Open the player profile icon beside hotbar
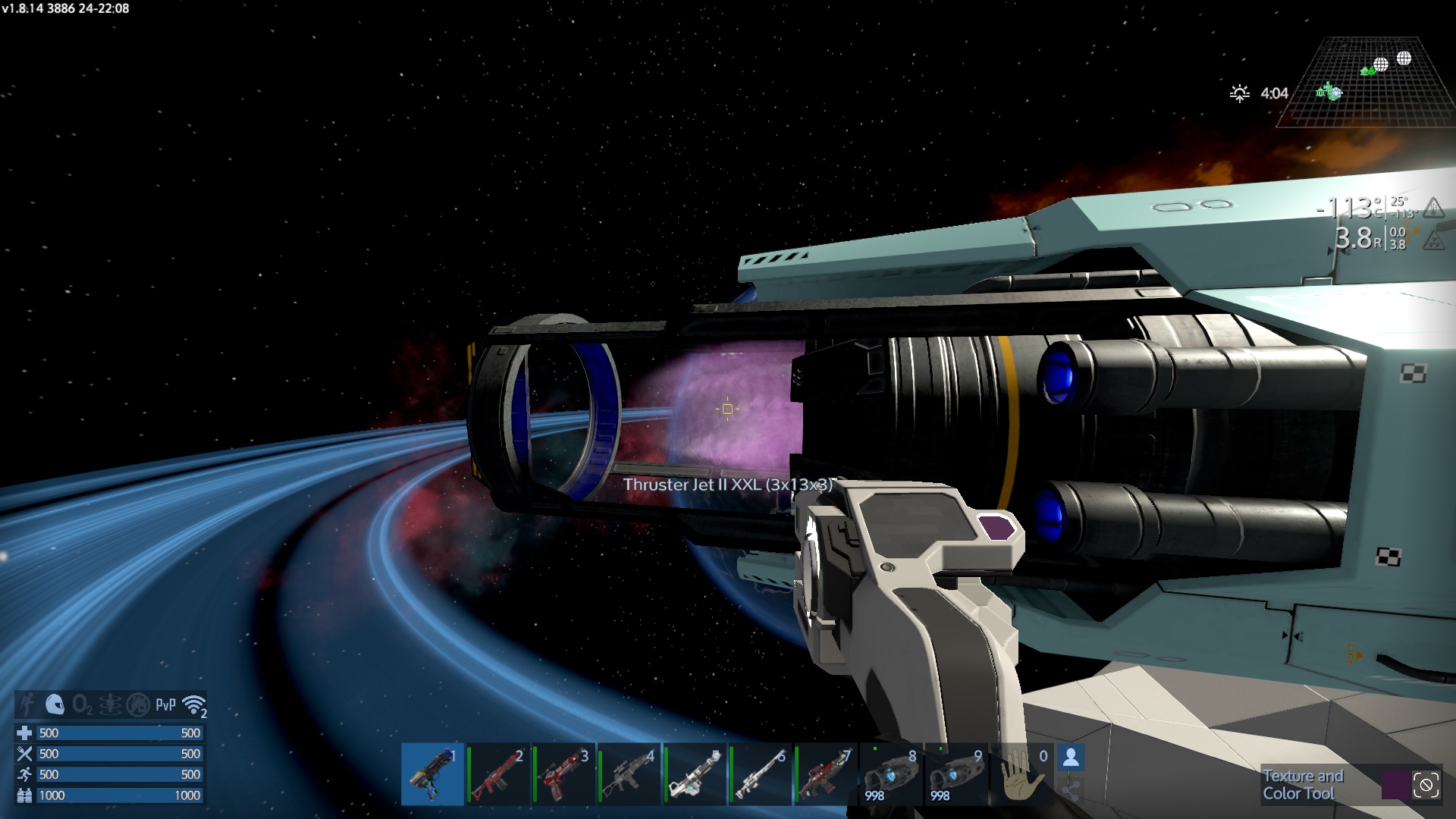The width and height of the screenshot is (1456, 819). (1071, 757)
